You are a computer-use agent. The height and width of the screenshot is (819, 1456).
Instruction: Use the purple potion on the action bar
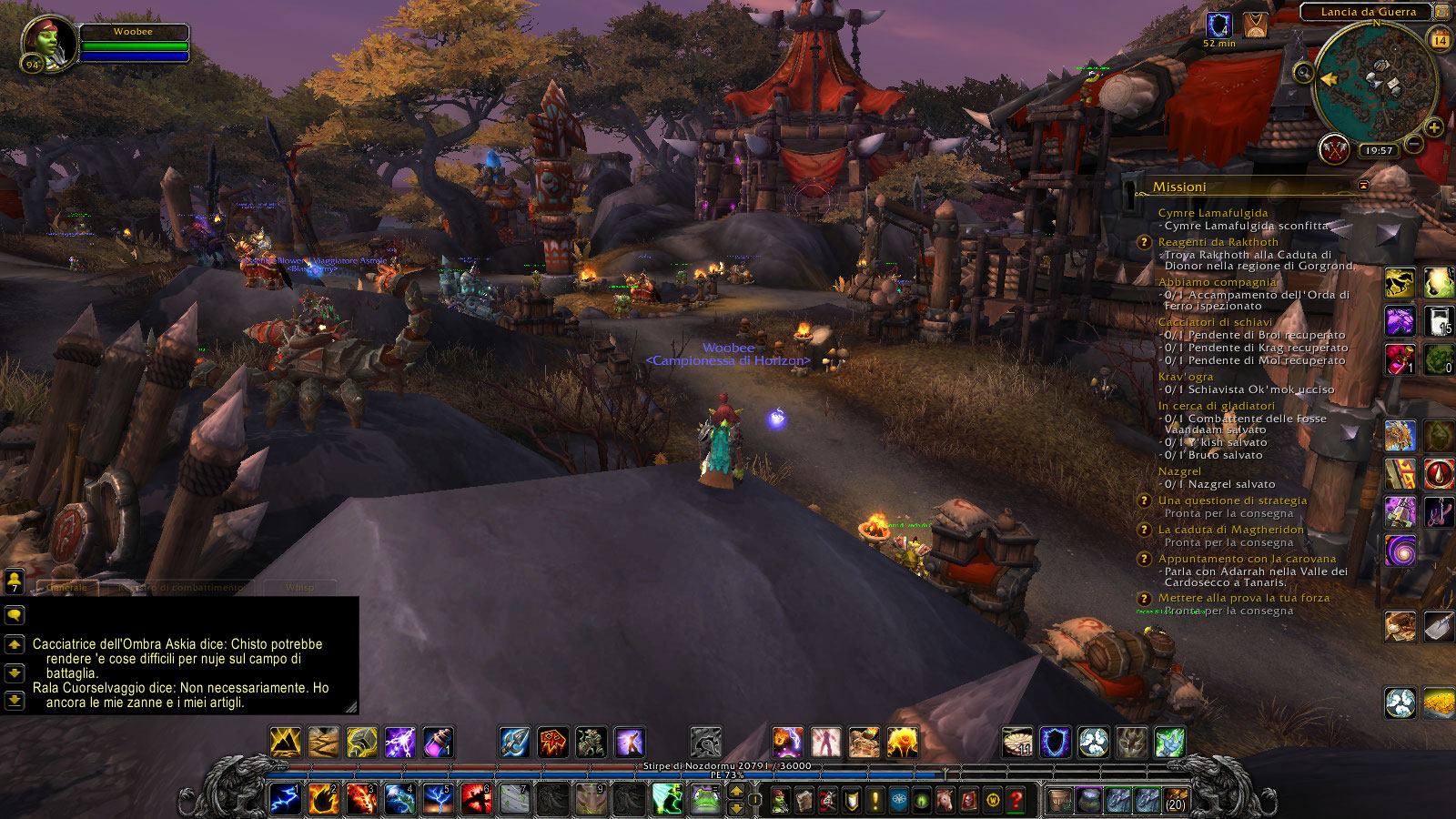click(x=439, y=743)
